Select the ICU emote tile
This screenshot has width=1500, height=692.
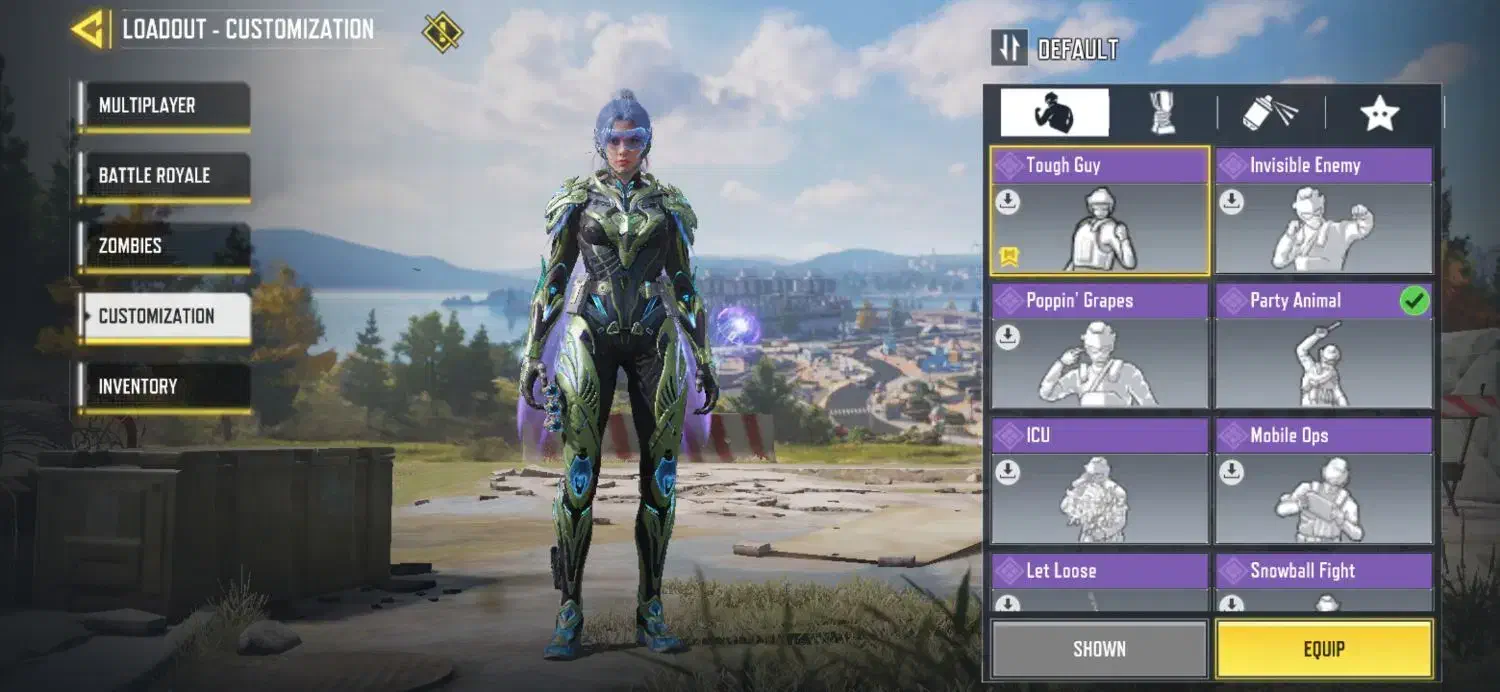[1099, 482]
